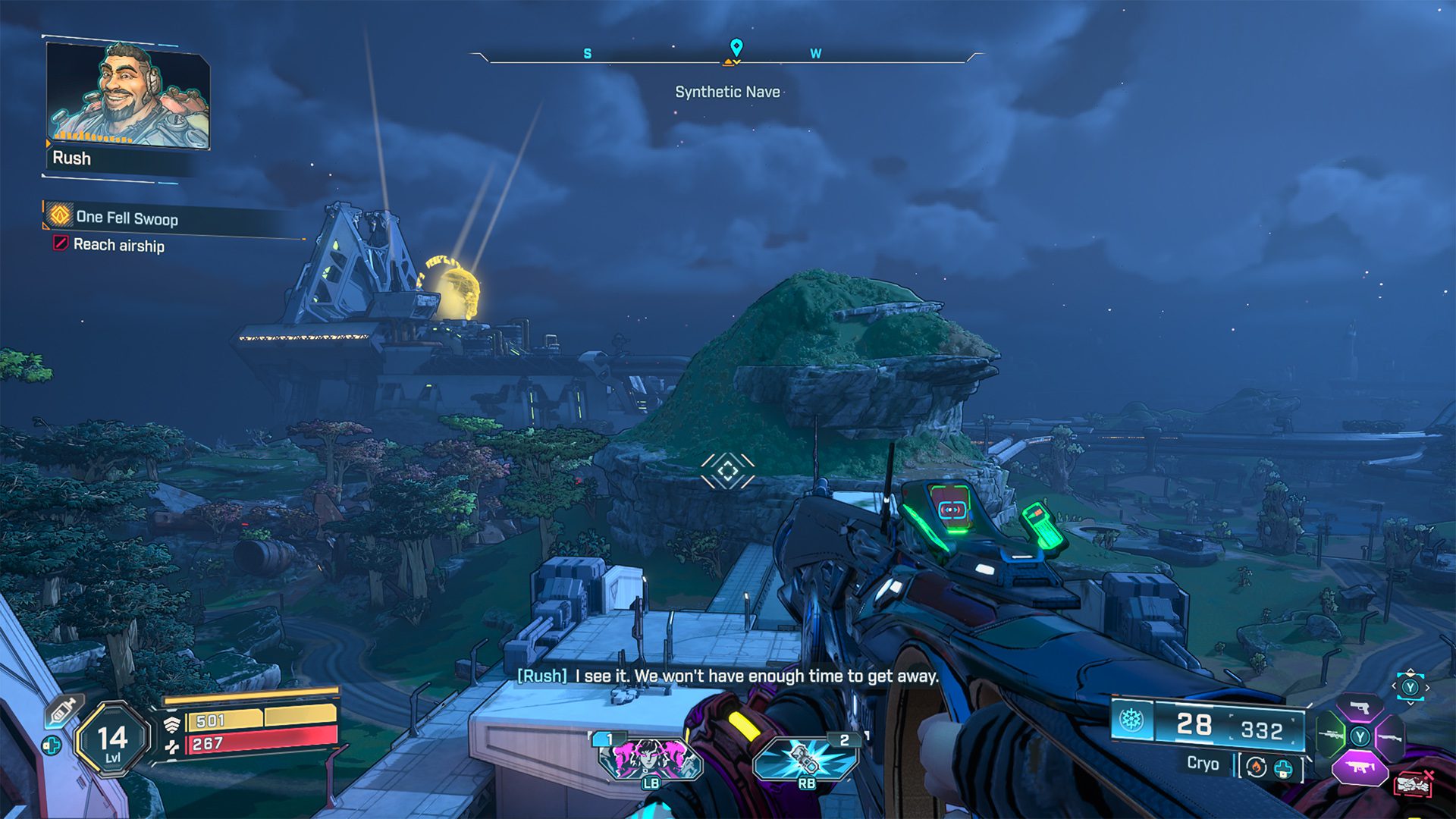Click the level 14 badge
The height and width of the screenshot is (819, 1456).
click(x=112, y=739)
